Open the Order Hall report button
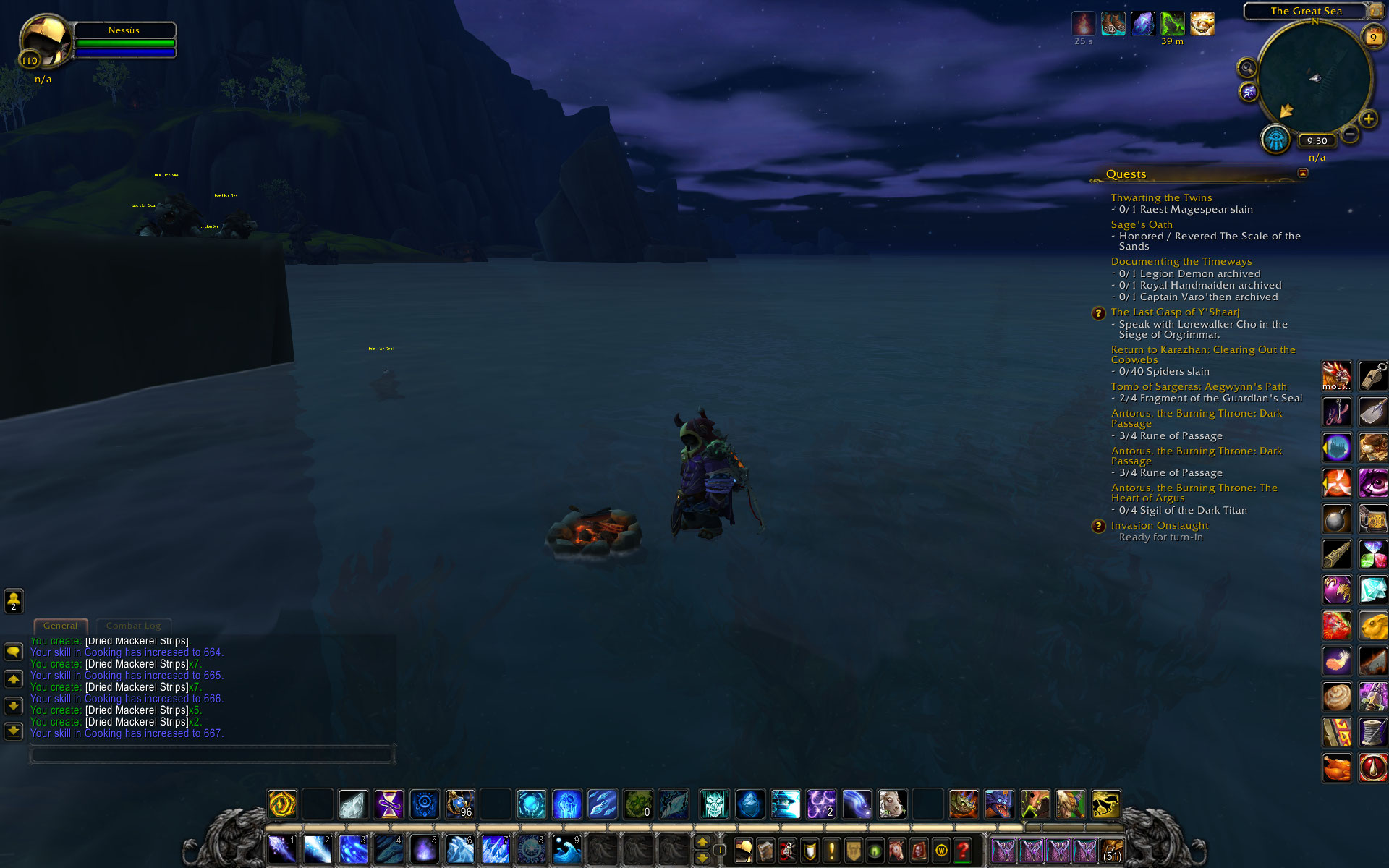1389x868 pixels. pyautogui.click(x=1276, y=139)
